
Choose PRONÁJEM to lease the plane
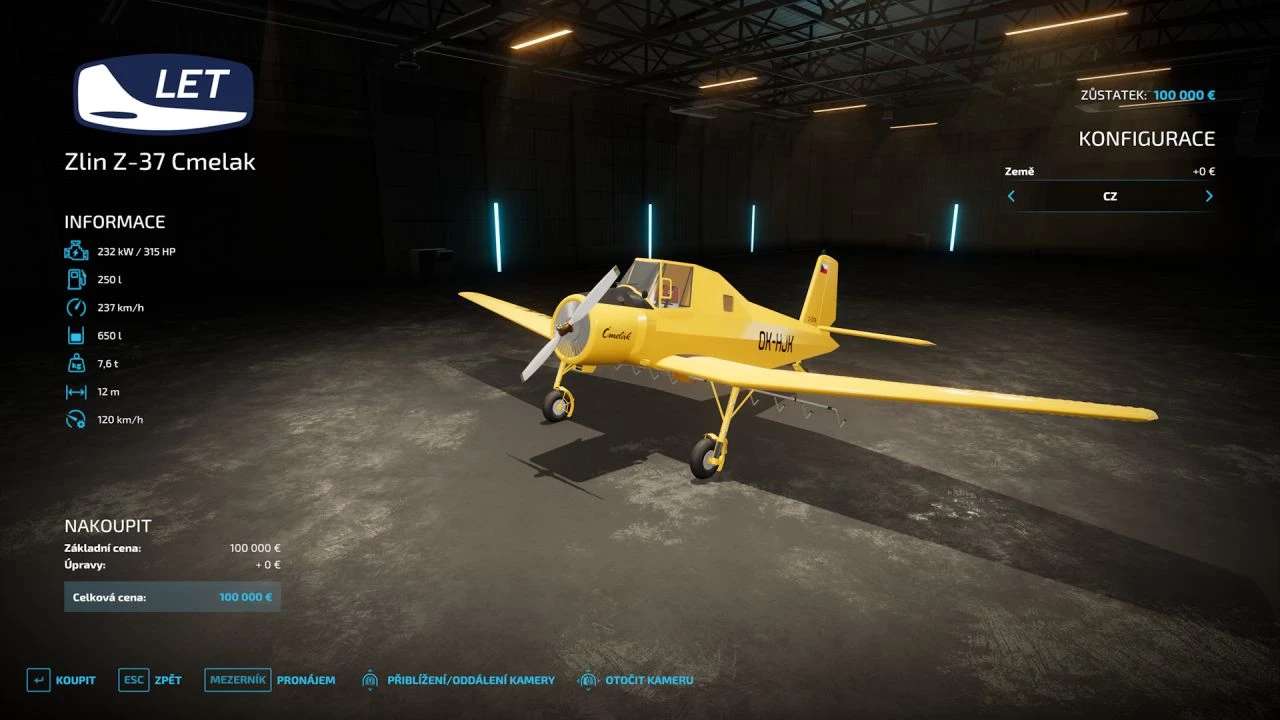tap(307, 679)
